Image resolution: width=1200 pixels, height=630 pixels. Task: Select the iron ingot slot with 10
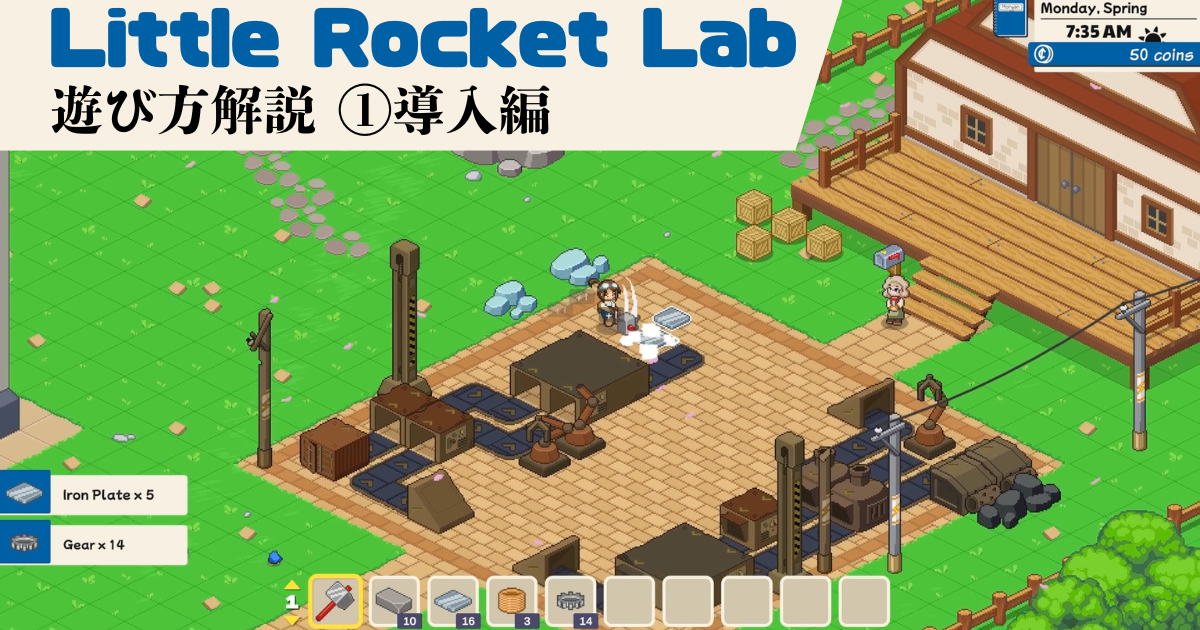click(394, 602)
